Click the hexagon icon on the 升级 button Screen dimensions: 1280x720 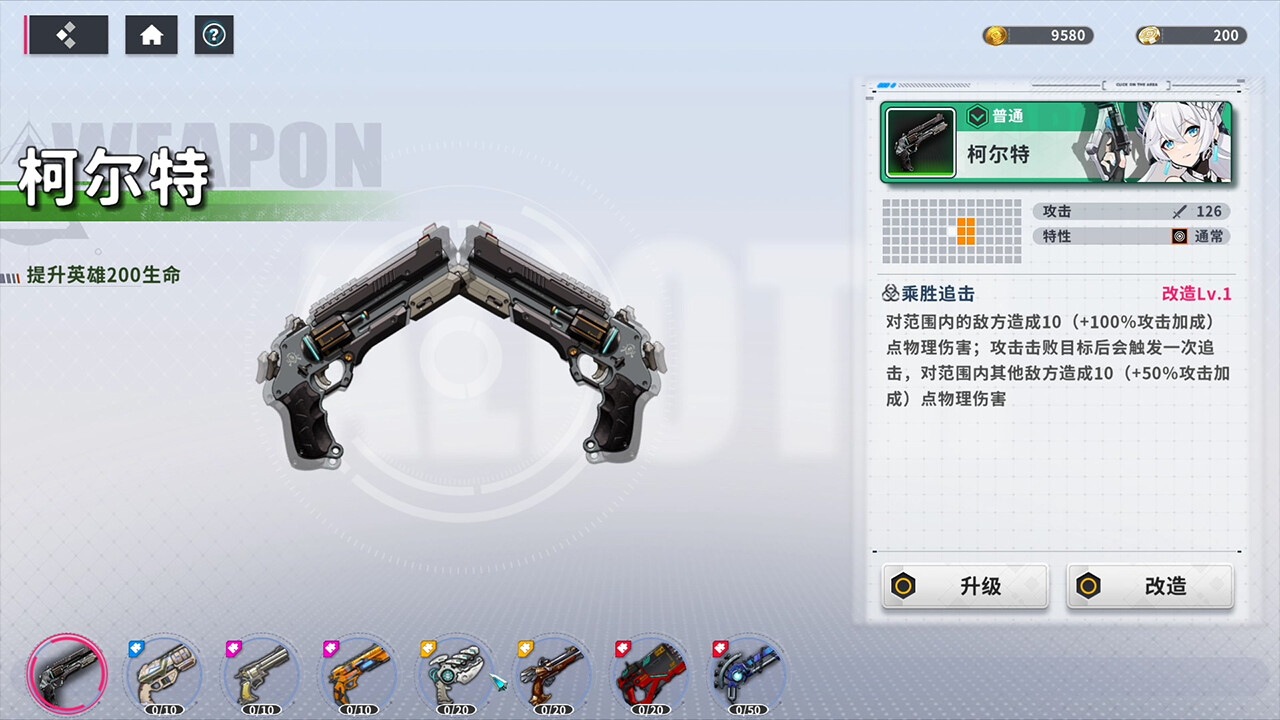tap(904, 586)
